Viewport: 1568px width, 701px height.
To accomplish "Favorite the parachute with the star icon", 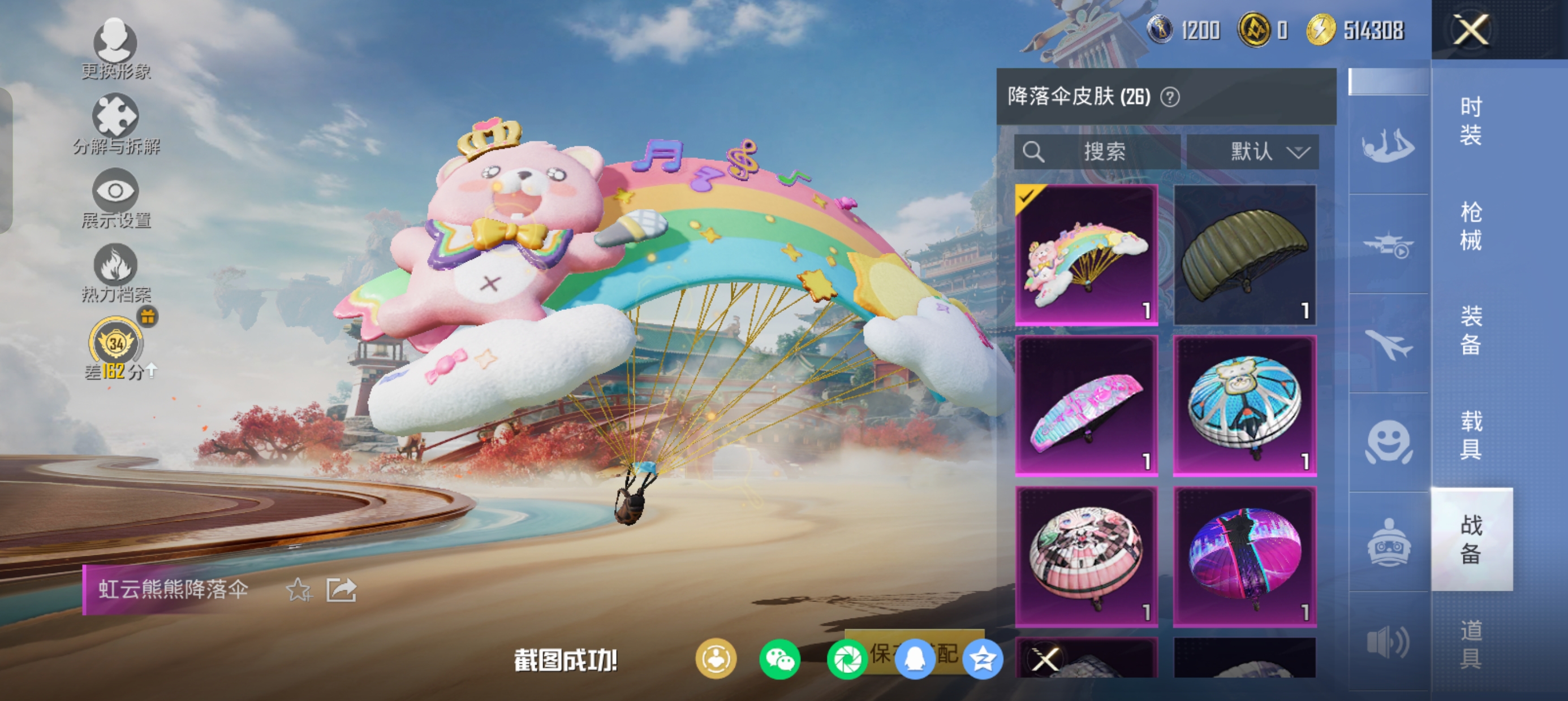I will coord(298,589).
